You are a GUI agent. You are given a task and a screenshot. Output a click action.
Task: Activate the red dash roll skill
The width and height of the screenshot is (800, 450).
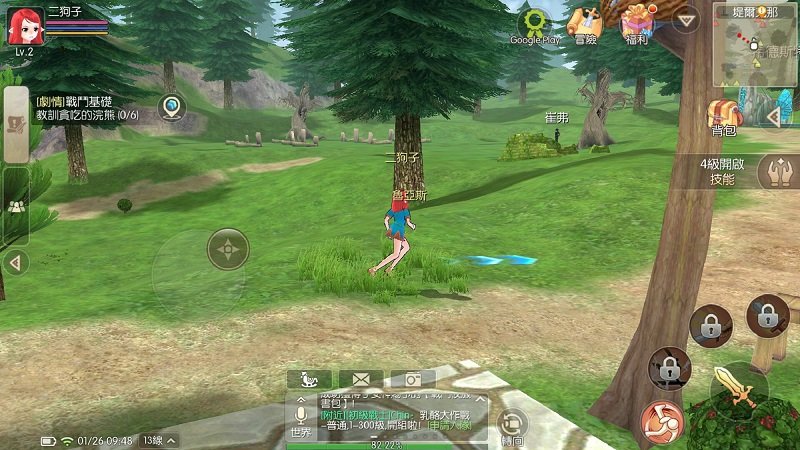tap(662, 421)
